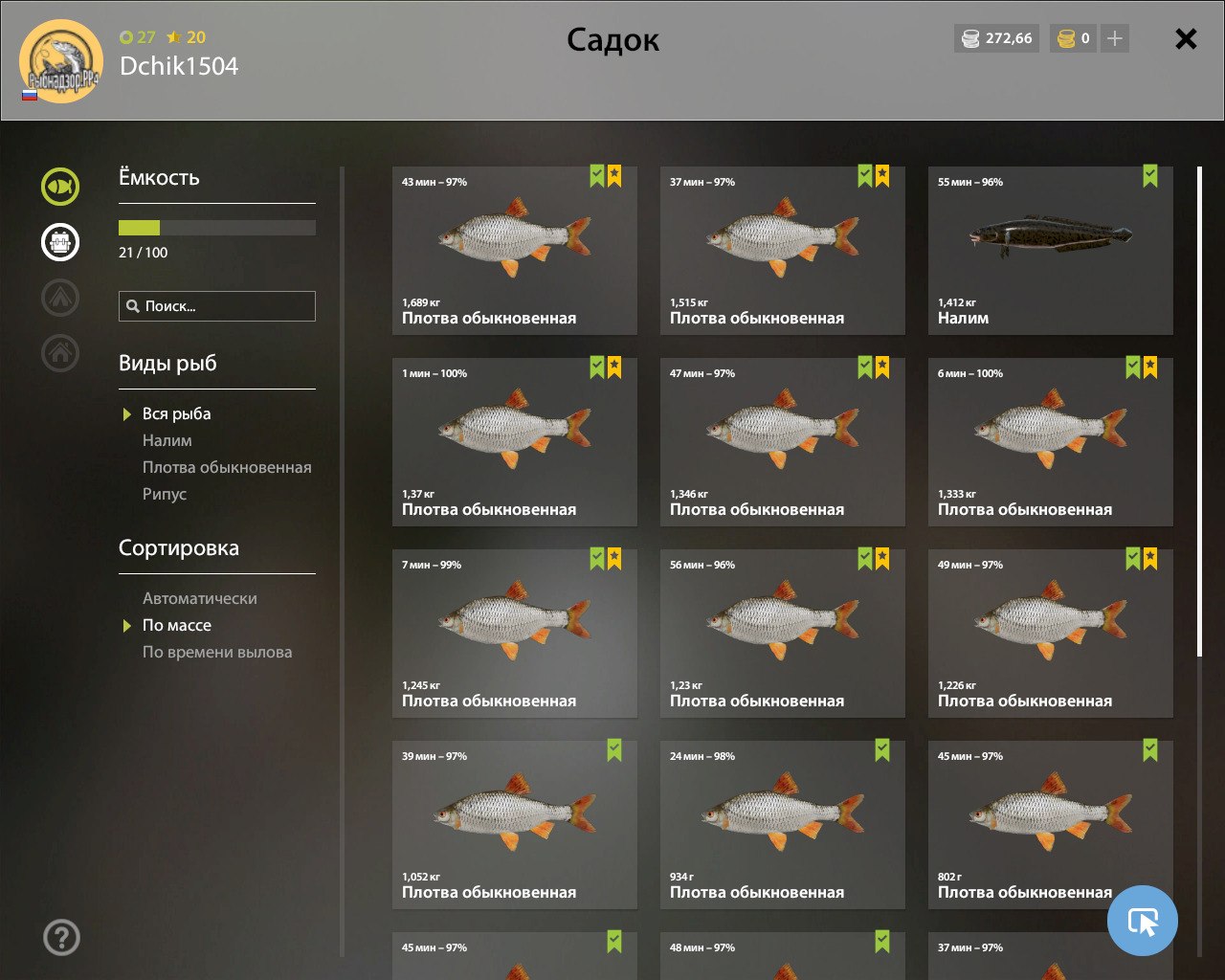This screenshot has height=980, width=1225.
Task: Click the plus button to add gold coins
Action: pyautogui.click(x=1114, y=38)
